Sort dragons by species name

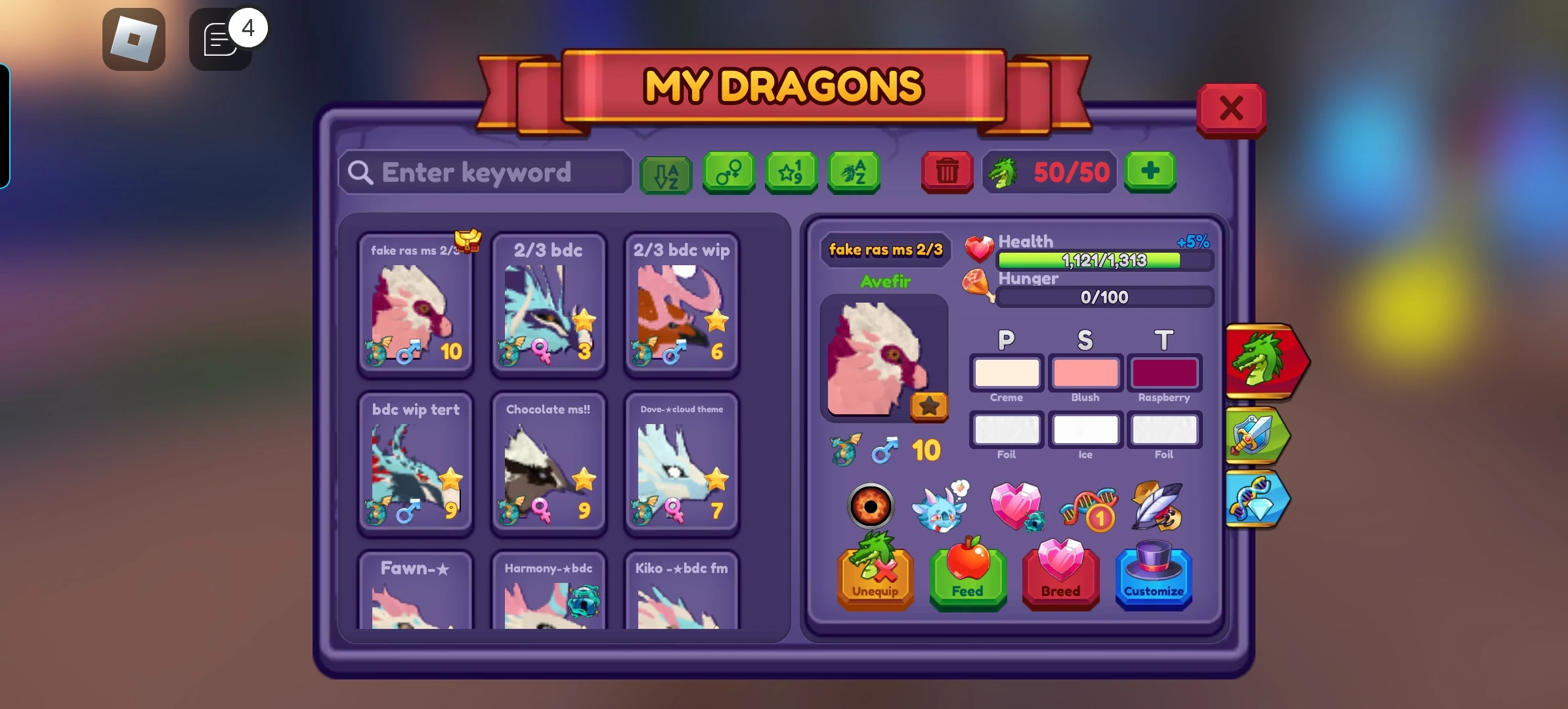[x=854, y=173]
